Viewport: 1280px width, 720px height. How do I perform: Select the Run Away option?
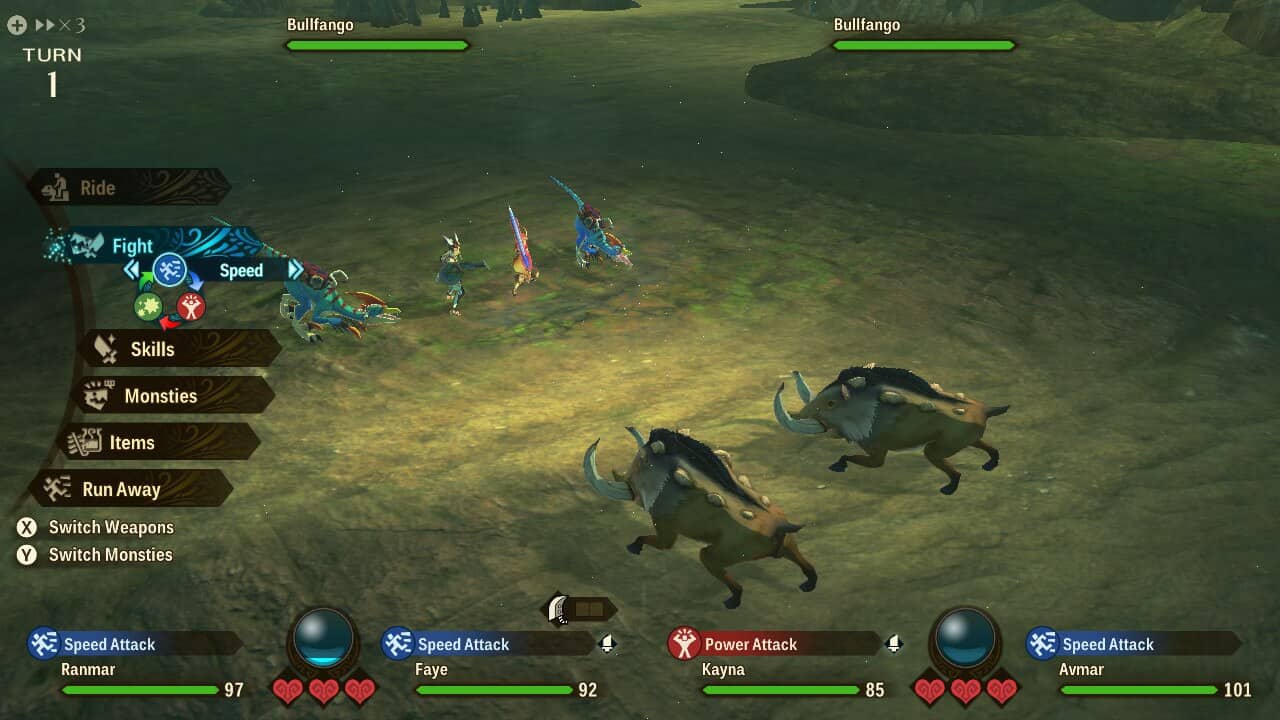[x=124, y=489]
